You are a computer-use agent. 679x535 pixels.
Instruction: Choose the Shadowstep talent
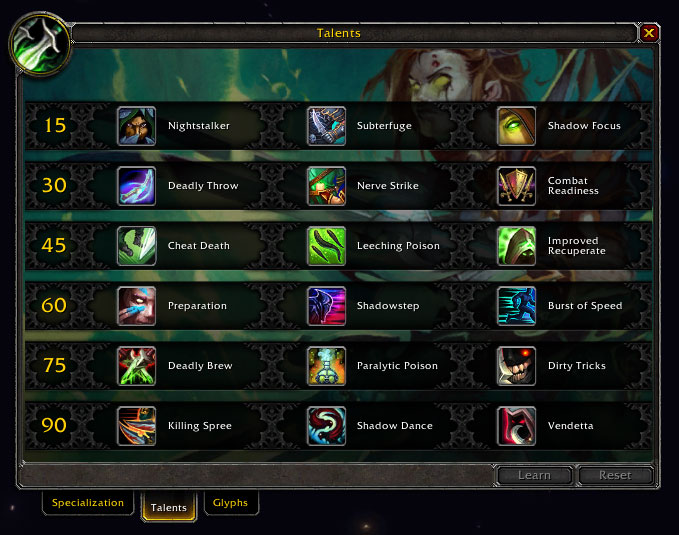326,306
